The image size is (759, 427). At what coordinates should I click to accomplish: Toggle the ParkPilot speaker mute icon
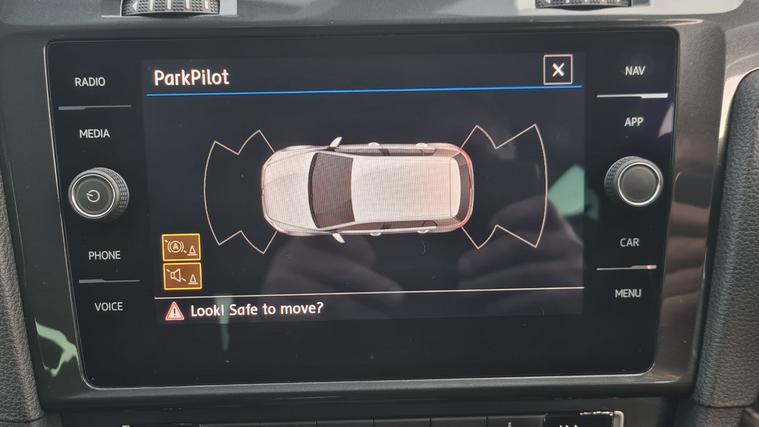point(182,276)
